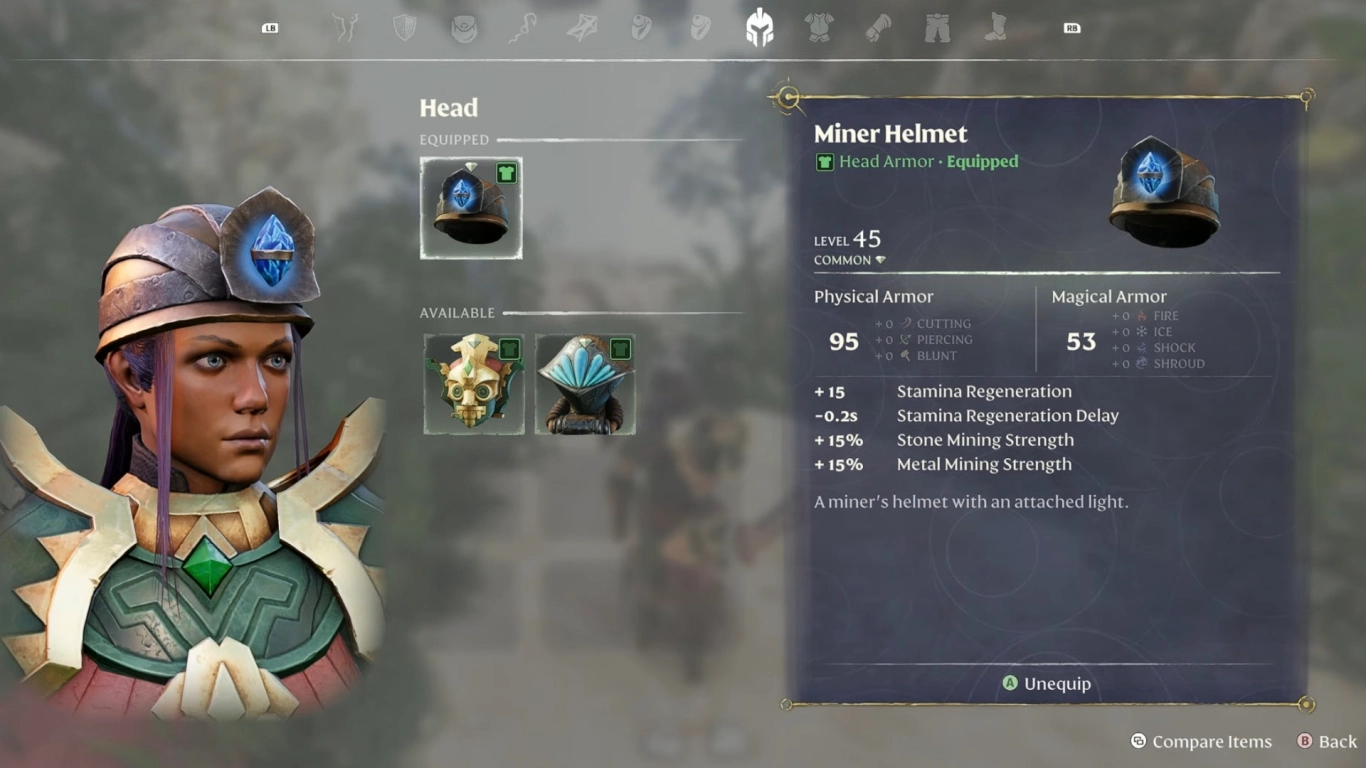Select the helmet equipment slot icon
1366x768 pixels.
[x=758, y=27]
